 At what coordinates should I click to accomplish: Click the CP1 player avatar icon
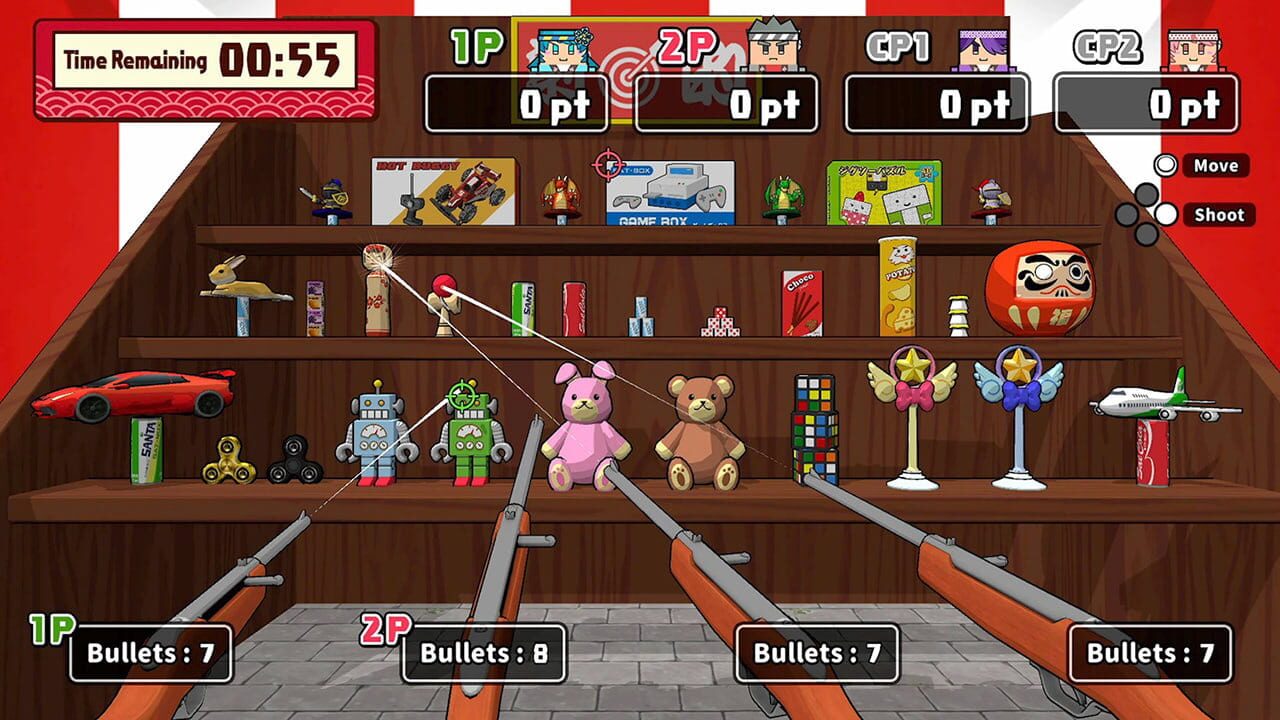click(983, 50)
